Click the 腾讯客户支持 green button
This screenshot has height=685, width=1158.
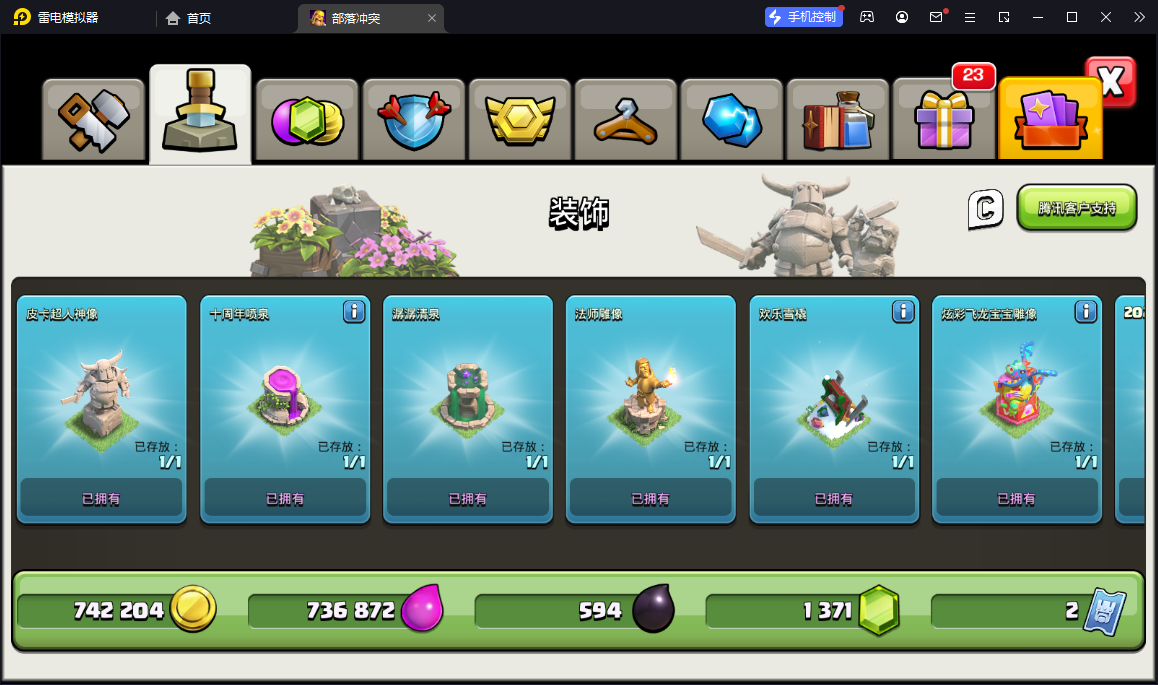1077,208
